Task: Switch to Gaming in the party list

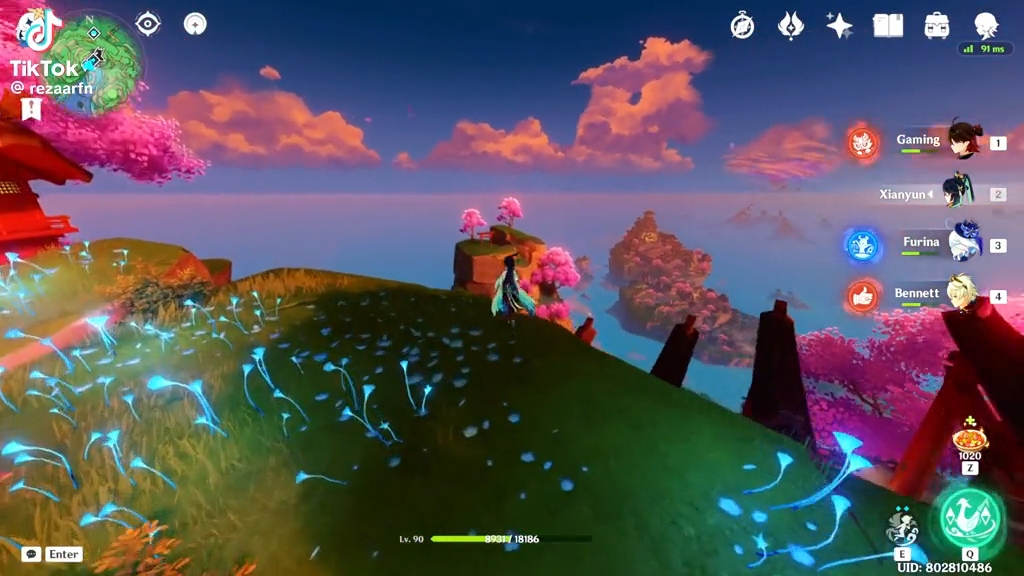Action: (940, 142)
